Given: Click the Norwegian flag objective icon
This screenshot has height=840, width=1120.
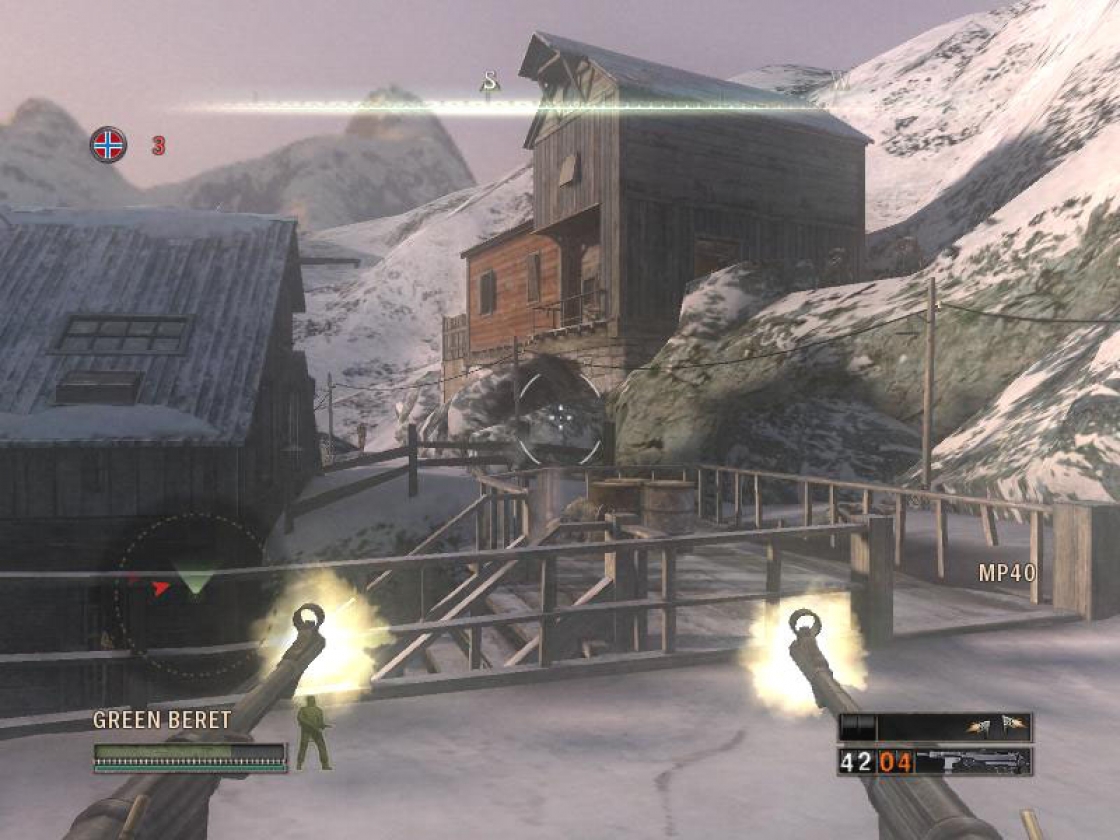Looking at the screenshot, I should (108, 145).
